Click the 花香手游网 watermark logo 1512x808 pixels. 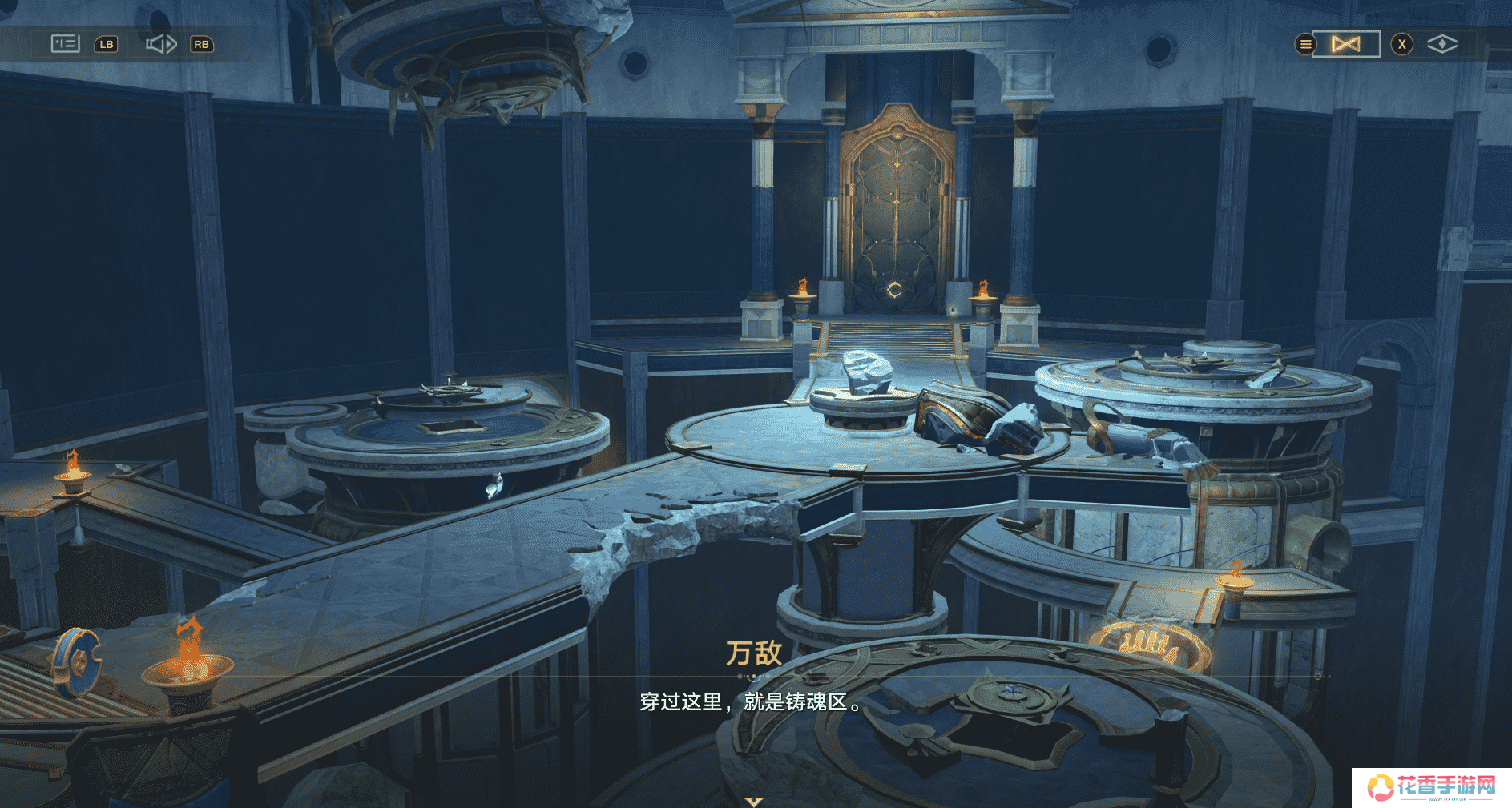[x=1431, y=787]
